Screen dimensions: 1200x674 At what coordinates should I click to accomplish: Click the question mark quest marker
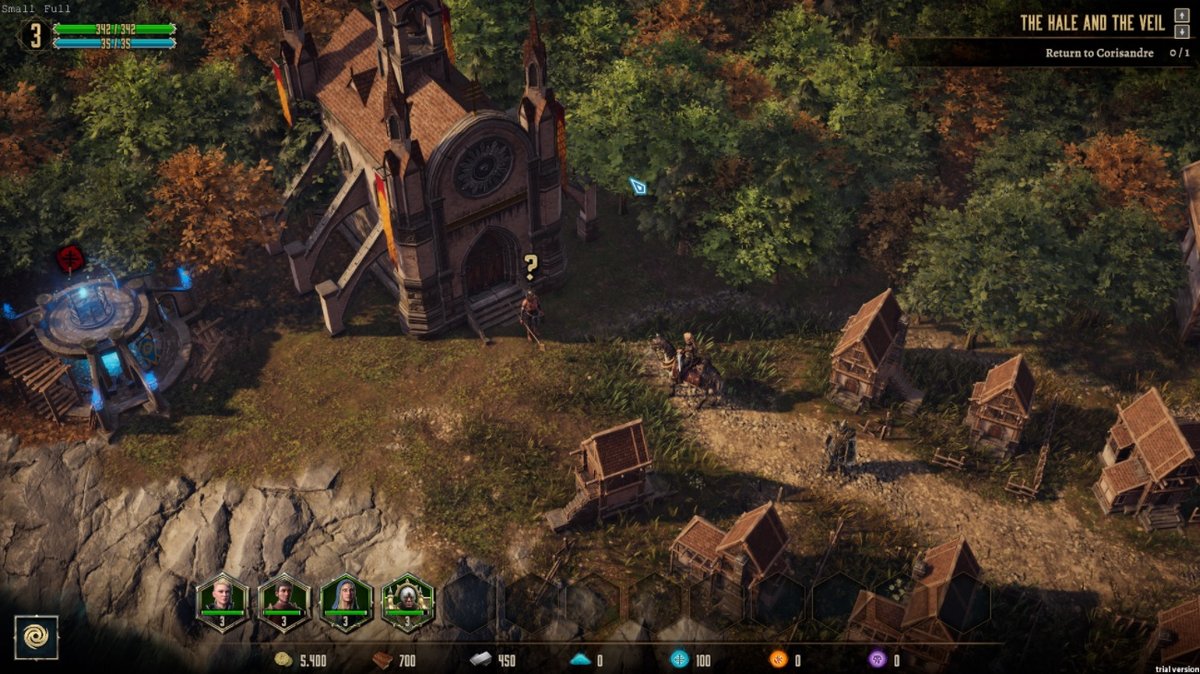click(531, 267)
